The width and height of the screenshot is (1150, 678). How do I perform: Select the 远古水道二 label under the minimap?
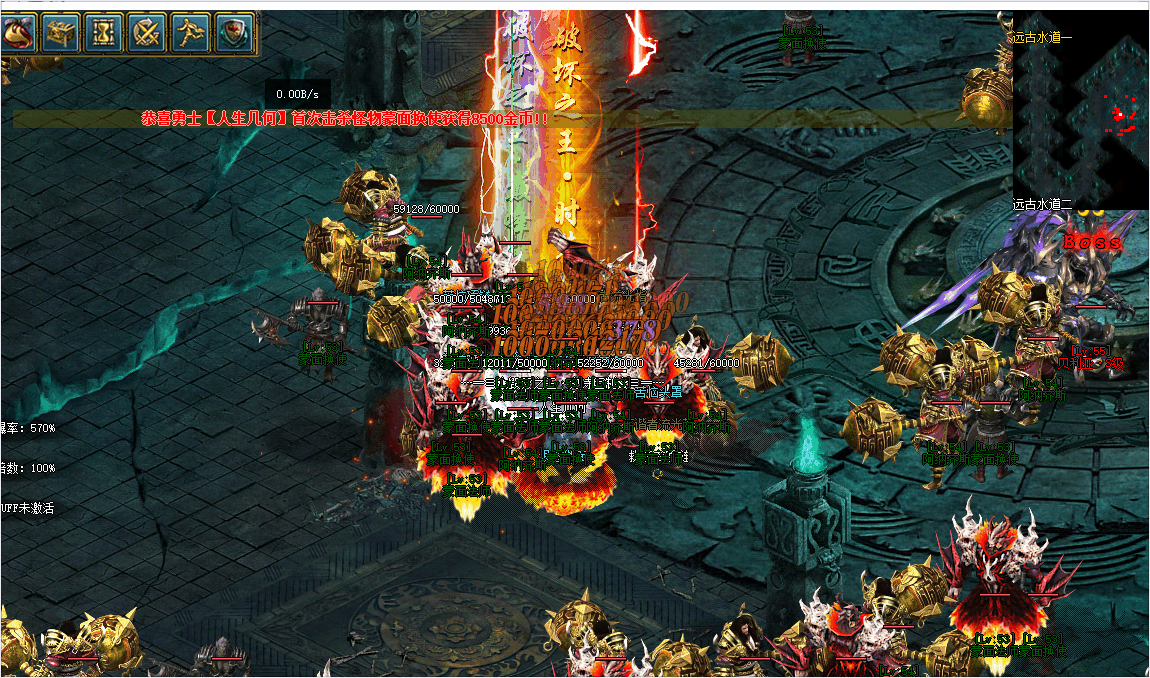(x=1043, y=204)
